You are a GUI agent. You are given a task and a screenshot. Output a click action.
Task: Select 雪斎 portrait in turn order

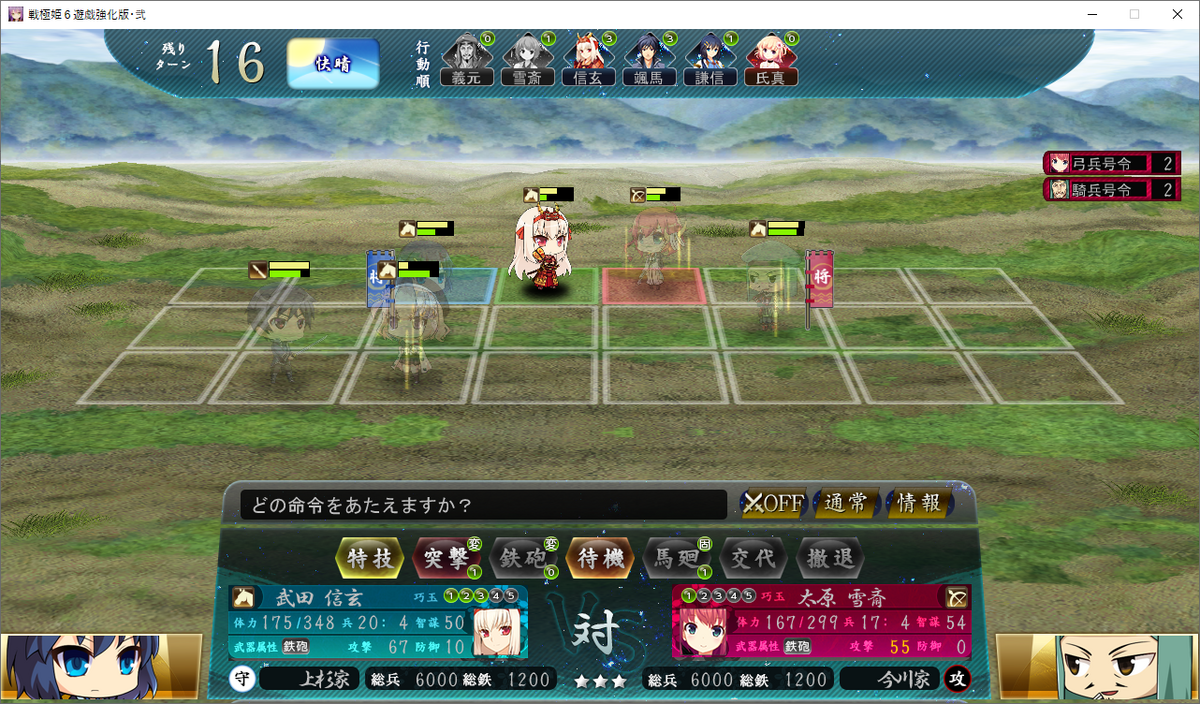(527, 60)
